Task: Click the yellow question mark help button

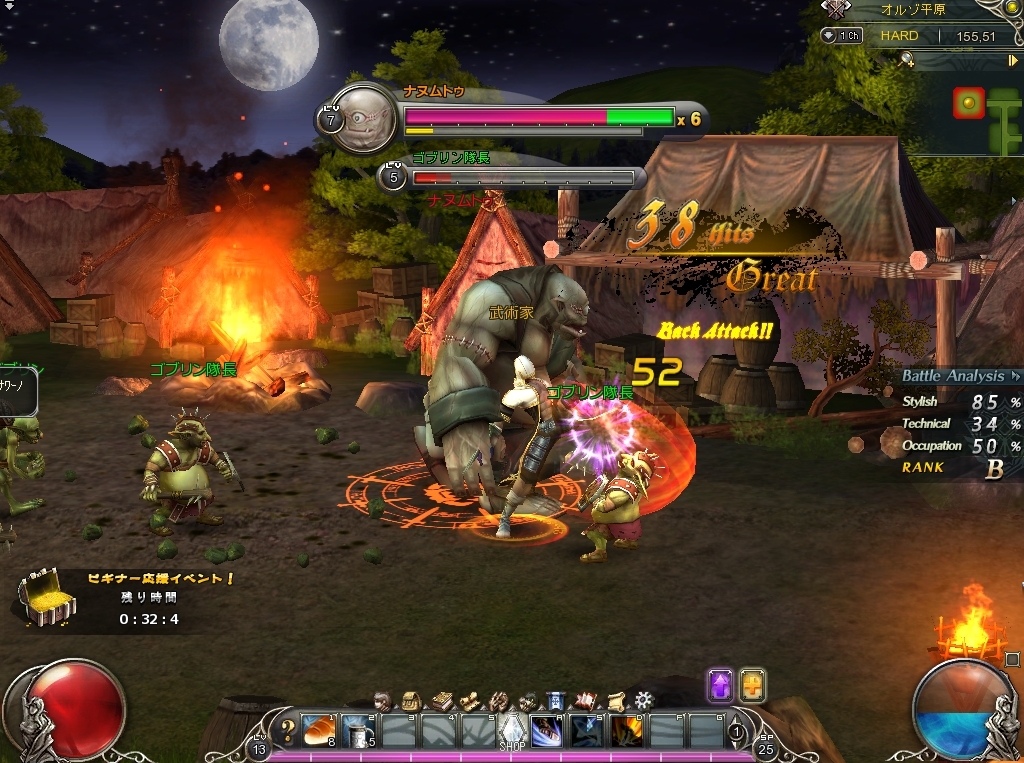Action: tap(288, 729)
